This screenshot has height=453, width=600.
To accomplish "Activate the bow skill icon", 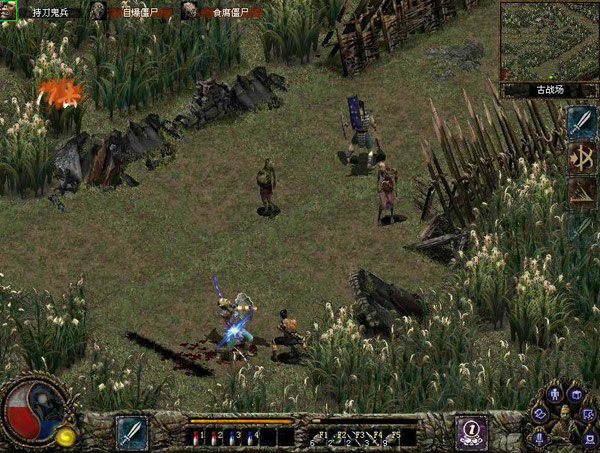I will 581,158.
